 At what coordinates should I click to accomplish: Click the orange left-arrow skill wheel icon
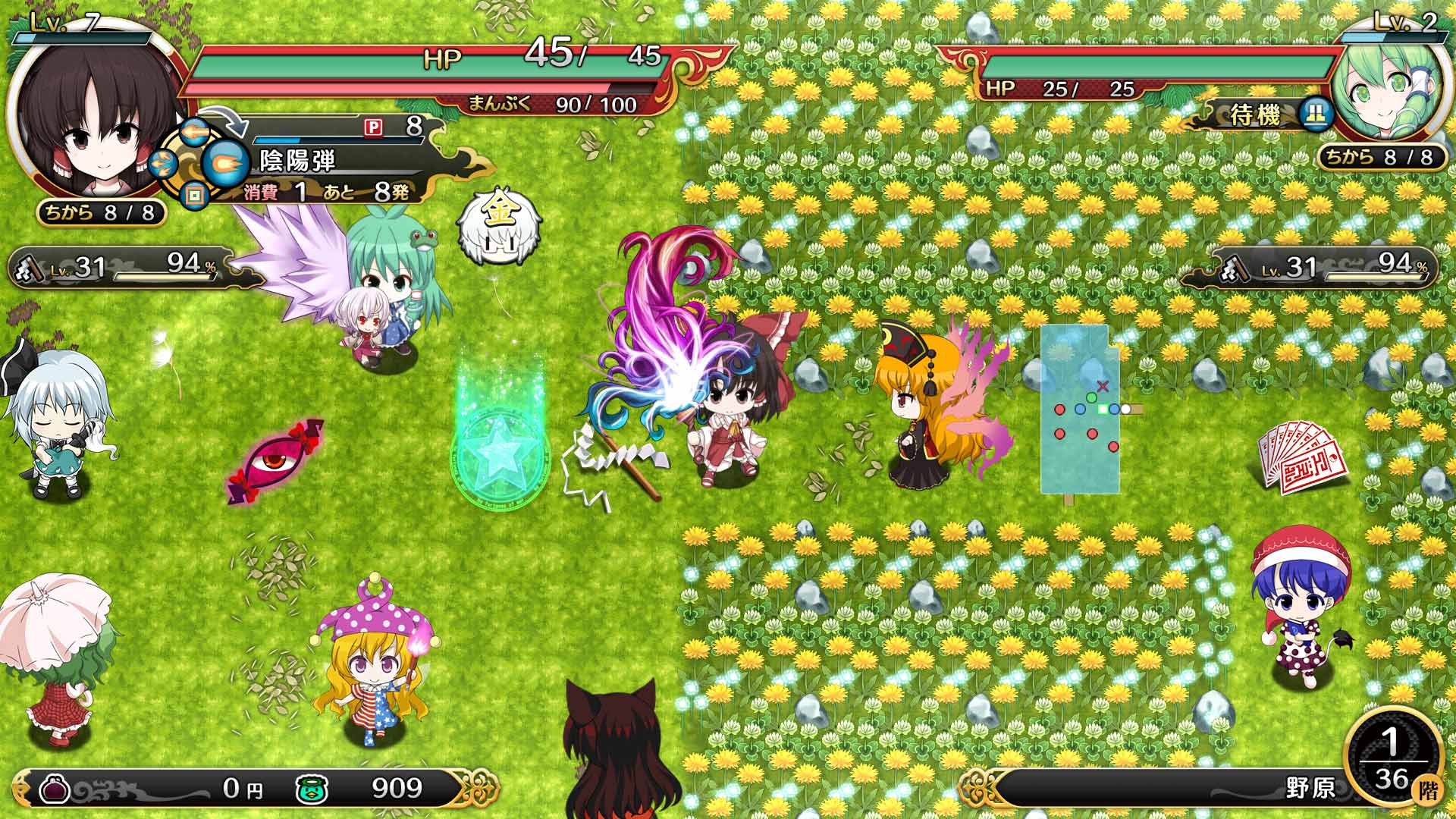point(196,132)
